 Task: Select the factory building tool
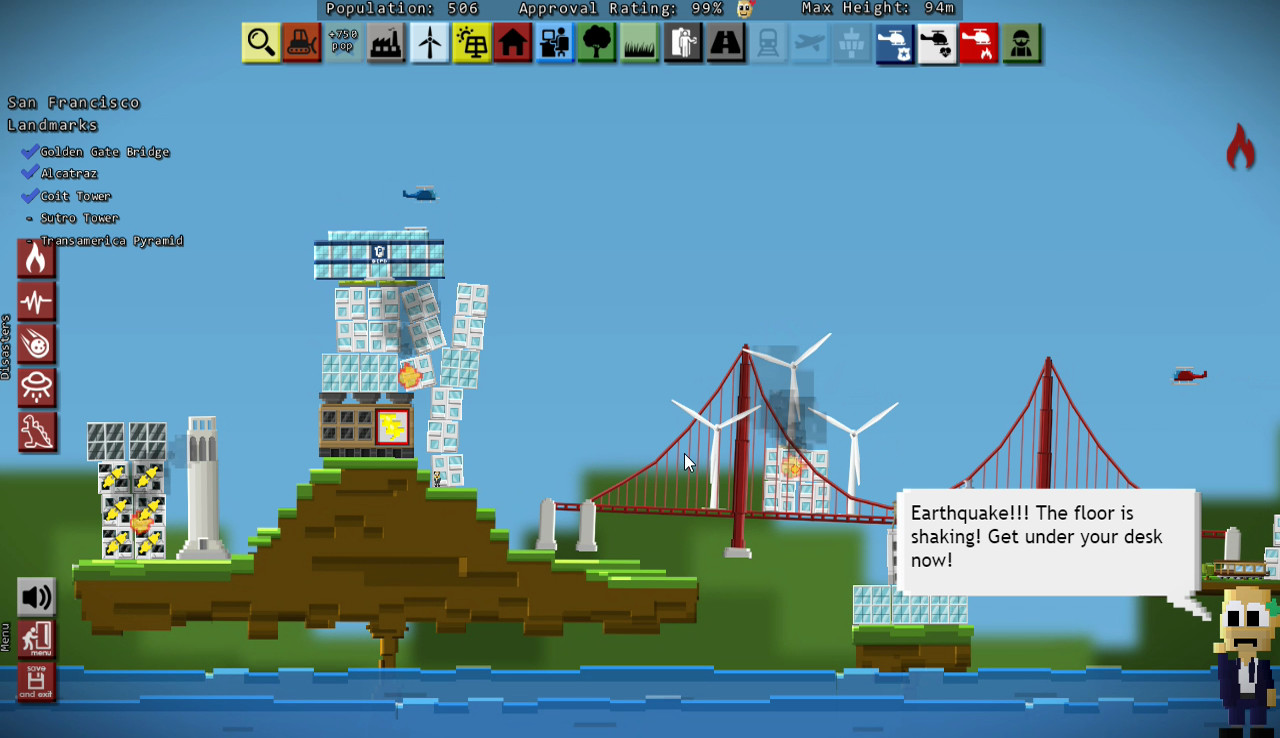pos(386,43)
